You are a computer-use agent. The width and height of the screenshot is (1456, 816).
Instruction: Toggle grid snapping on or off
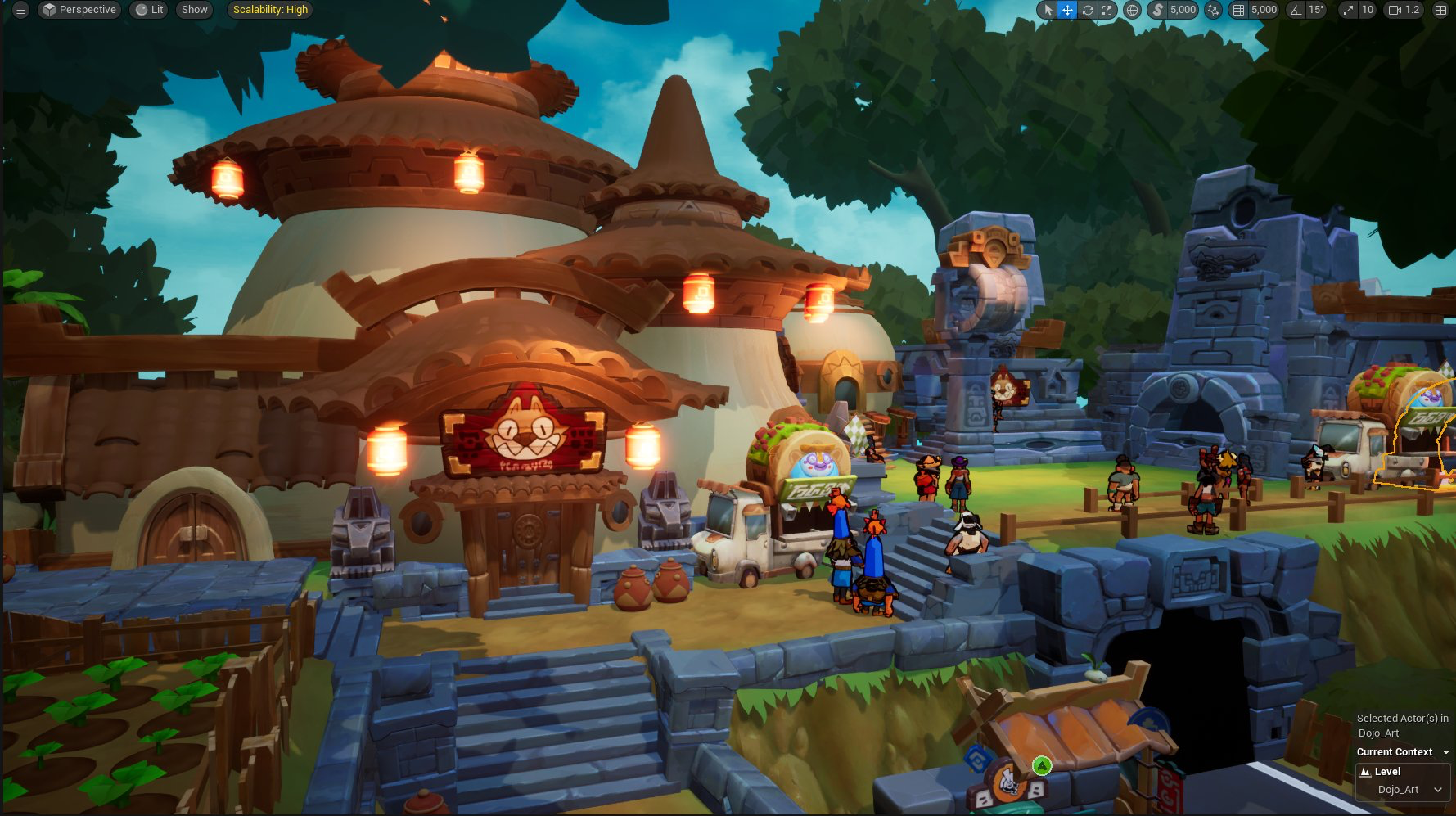click(1238, 10)
